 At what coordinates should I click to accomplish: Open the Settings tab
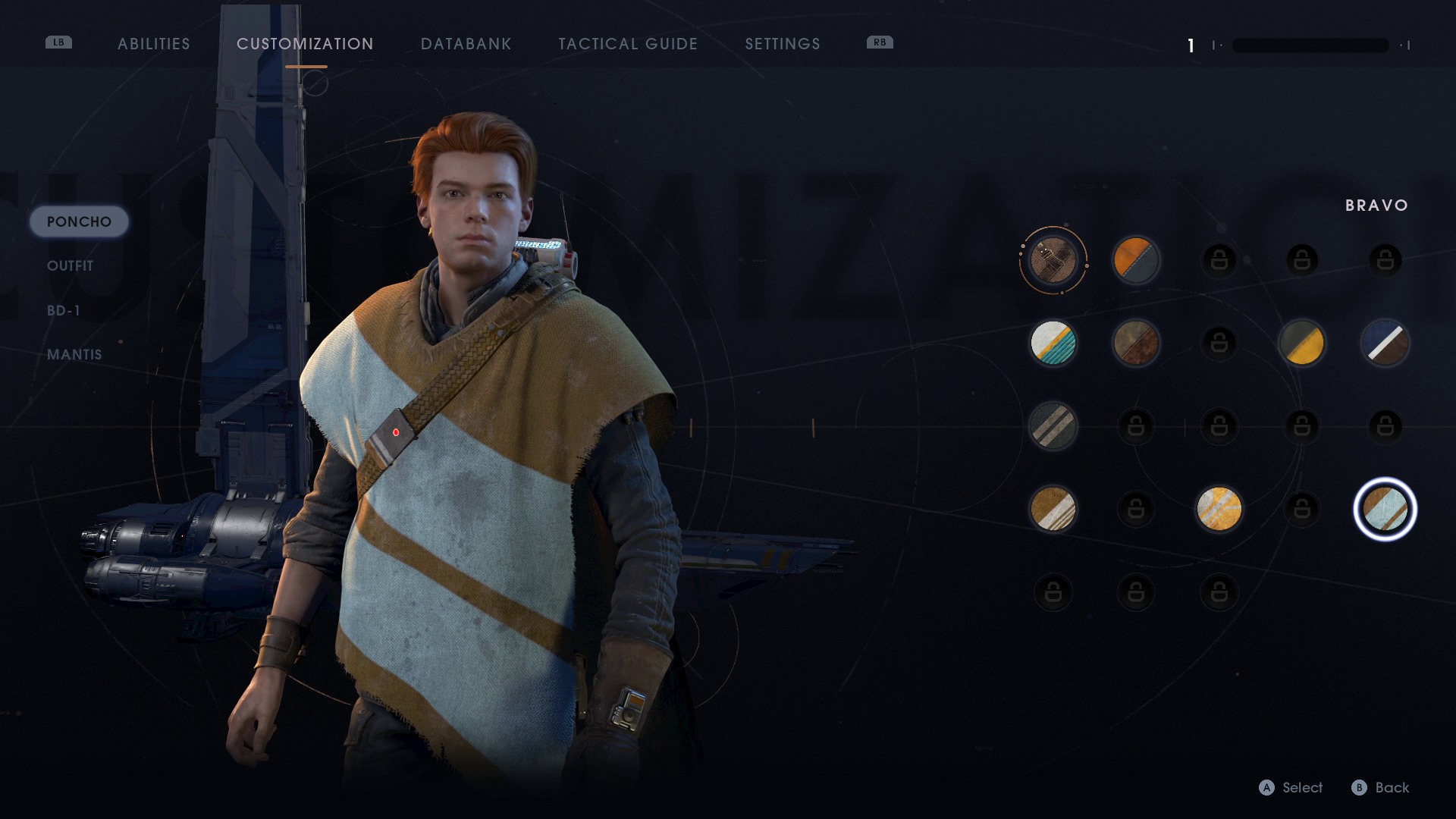tap(783, 44)
